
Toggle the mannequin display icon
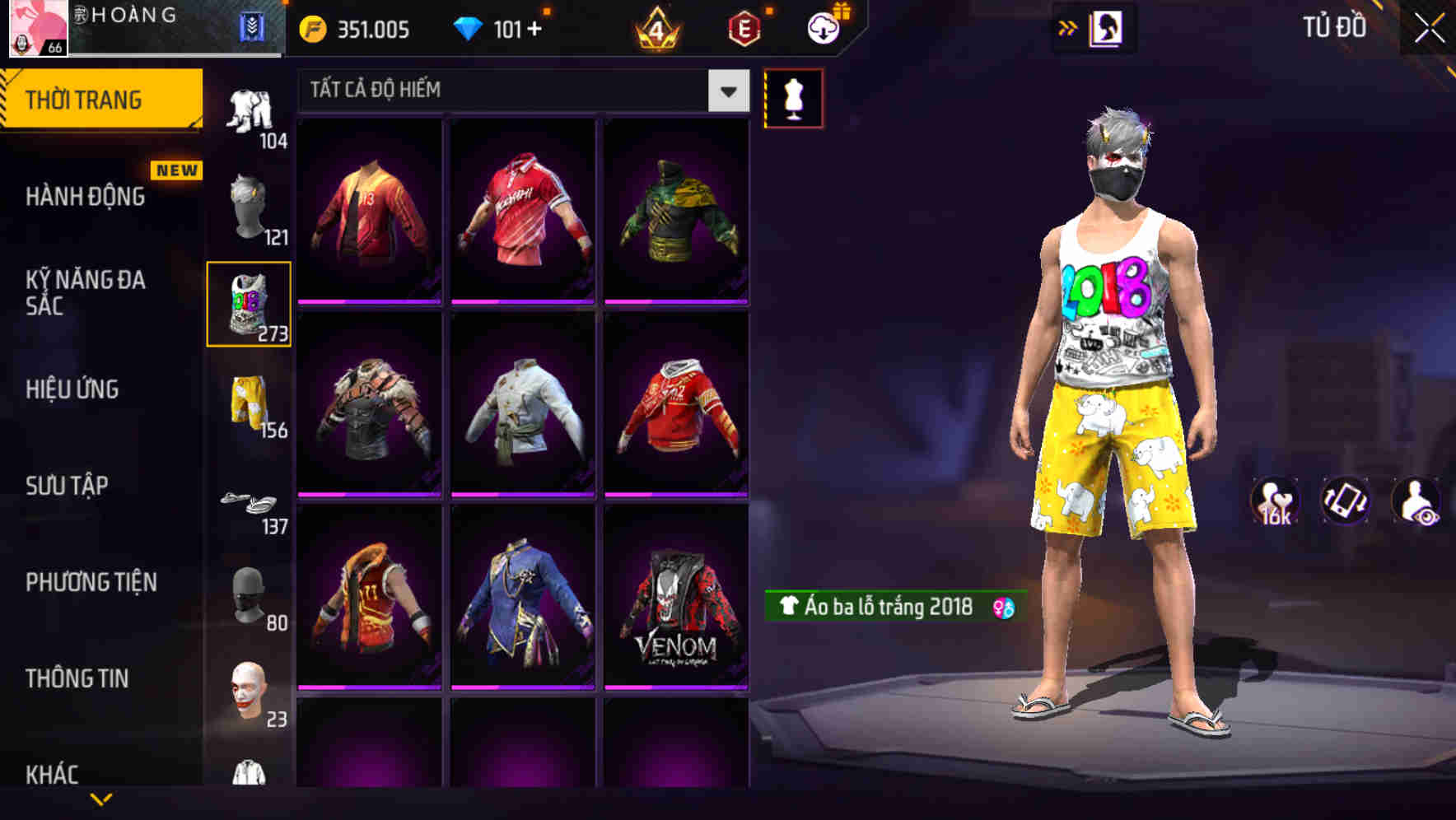click(x=793, y=97)
